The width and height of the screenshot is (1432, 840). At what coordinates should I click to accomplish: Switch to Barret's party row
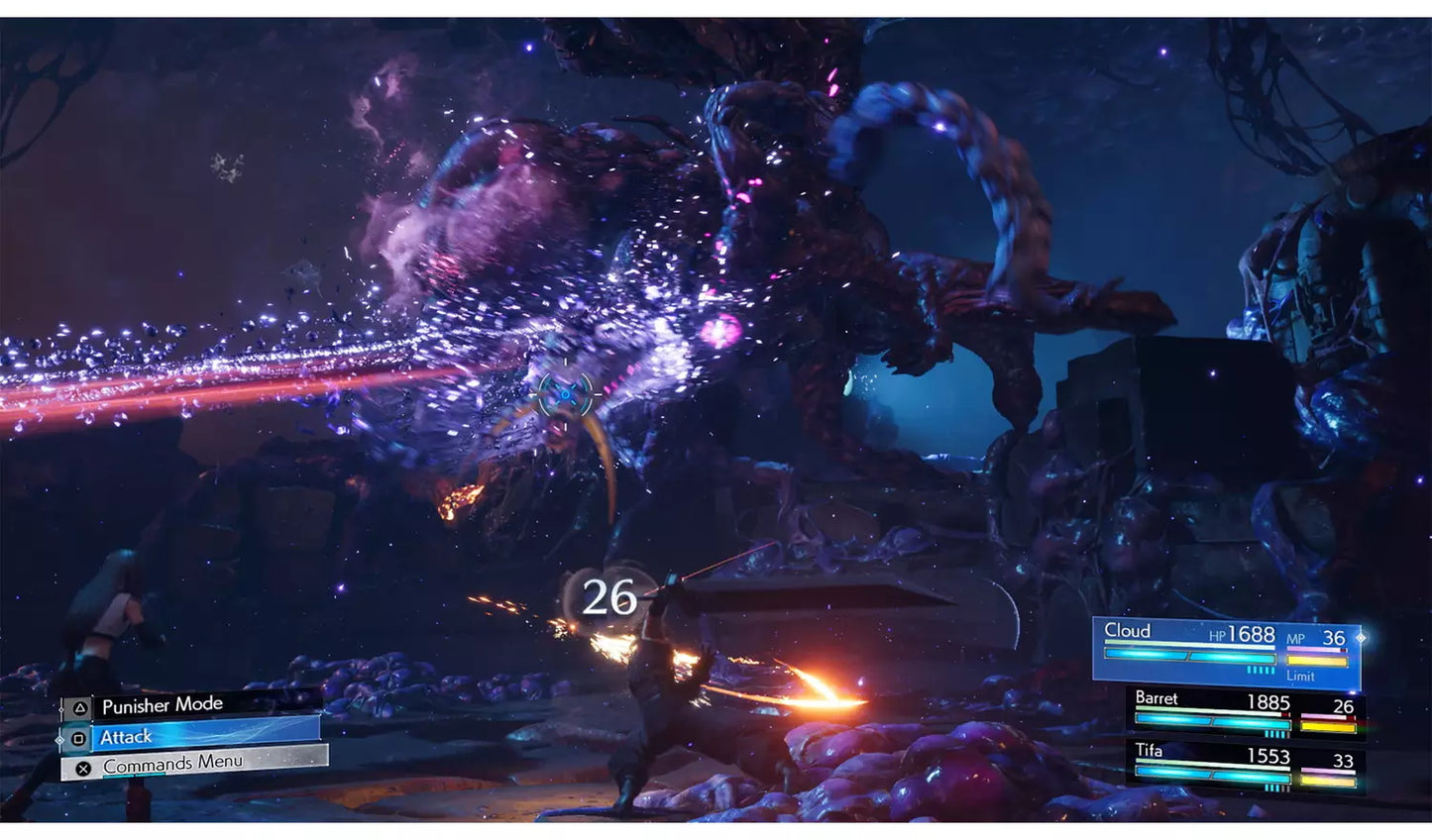tap(1247, 712)
